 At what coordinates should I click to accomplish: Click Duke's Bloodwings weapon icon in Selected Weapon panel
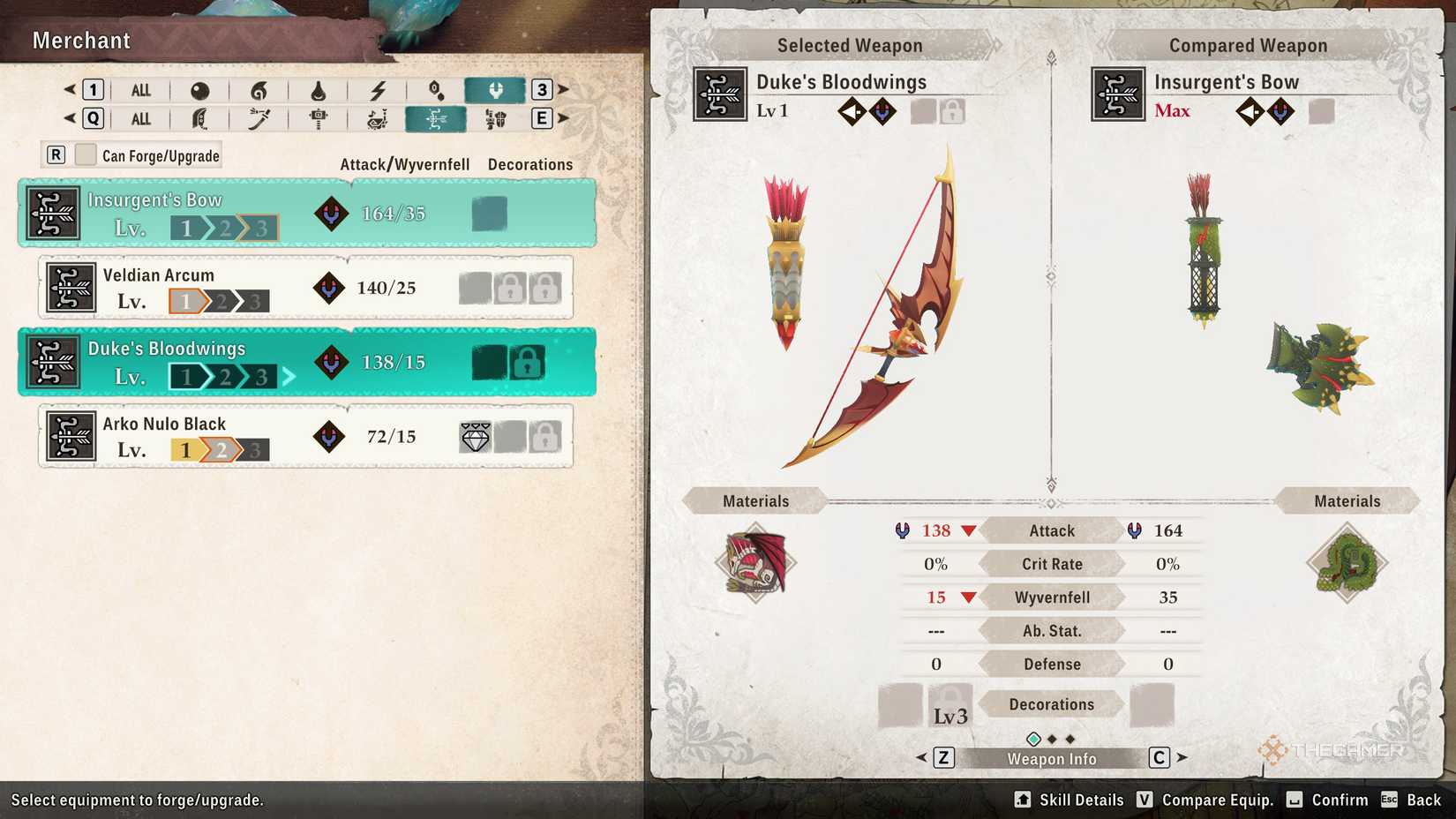[719, 94]
